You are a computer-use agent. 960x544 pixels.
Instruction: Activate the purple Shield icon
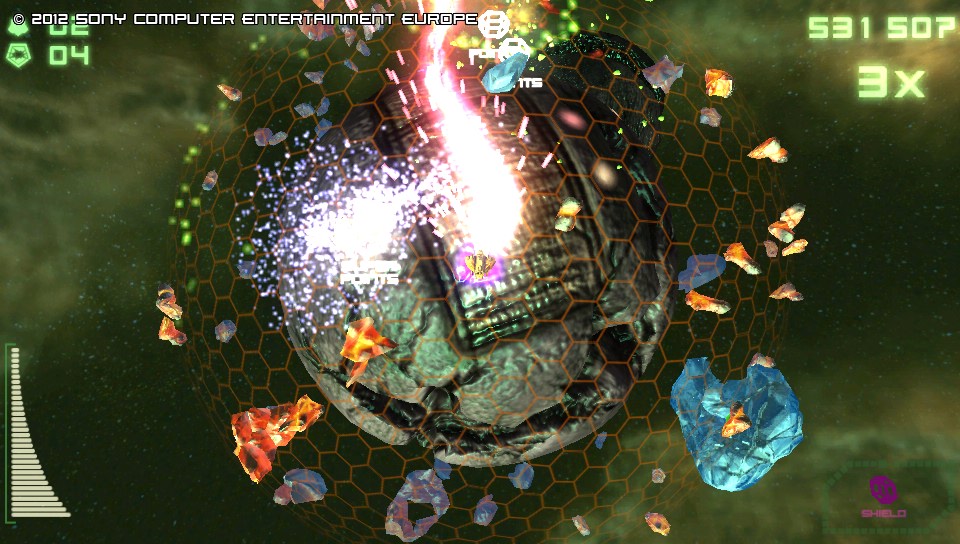pyautogui.click(x=883, y=491)
